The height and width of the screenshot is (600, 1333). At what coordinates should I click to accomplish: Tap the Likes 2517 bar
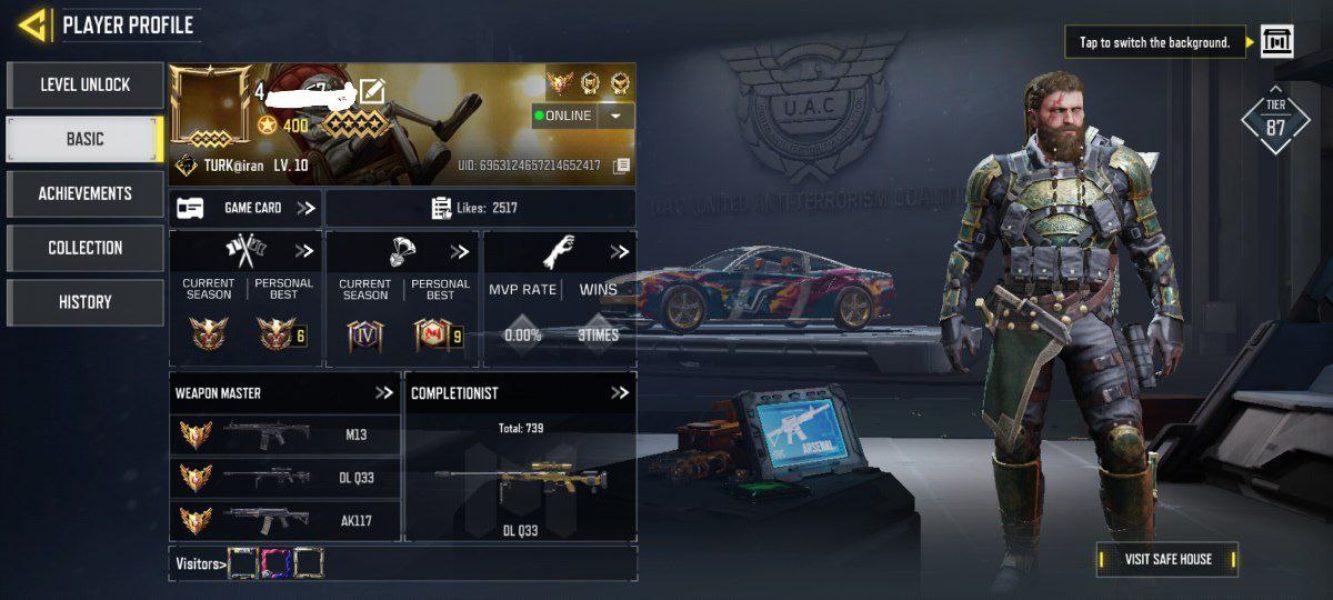pos(480,208)
